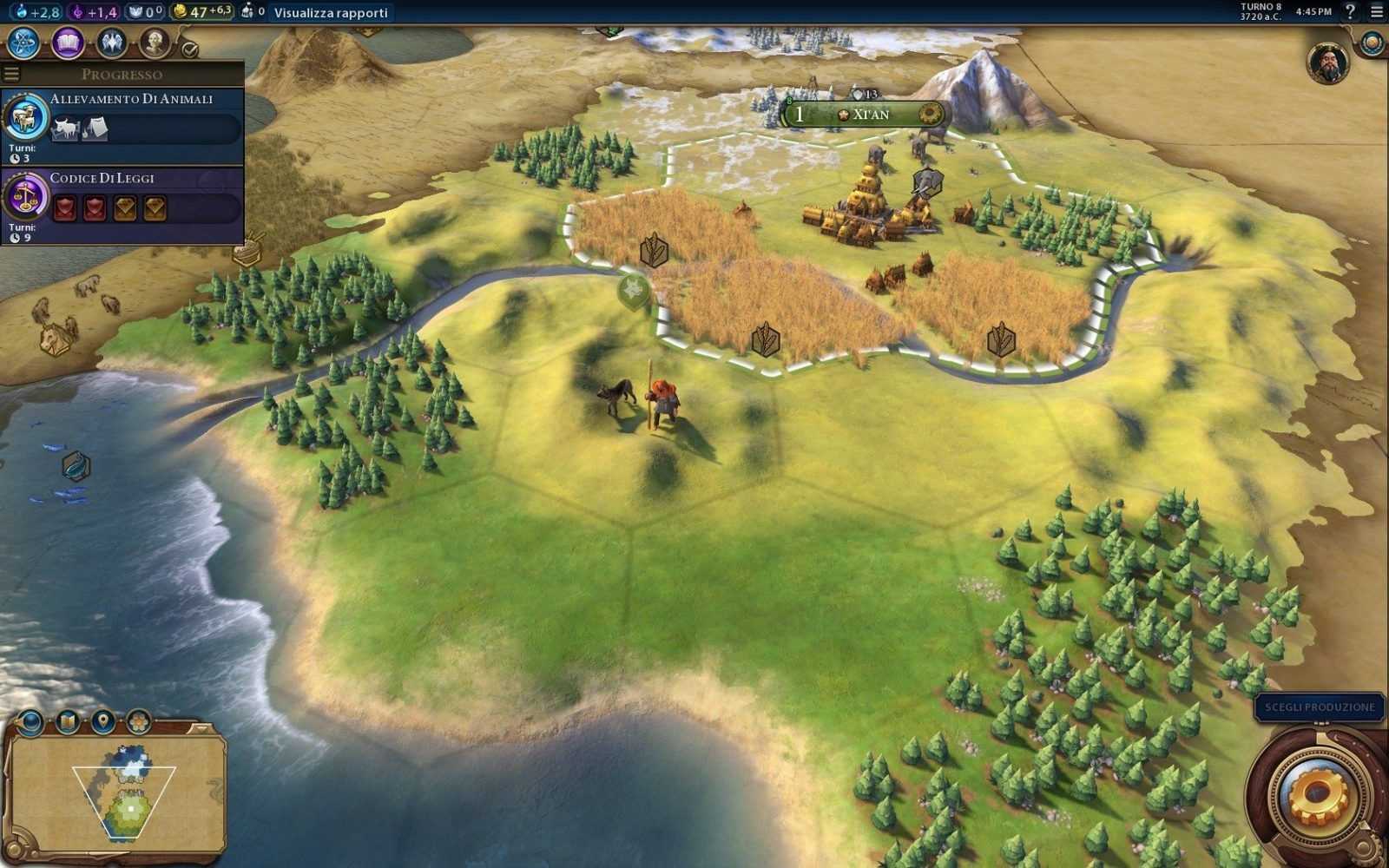Open the governments winged icon
Viewport: 1389px width, 868px height.
click(111, 42)
